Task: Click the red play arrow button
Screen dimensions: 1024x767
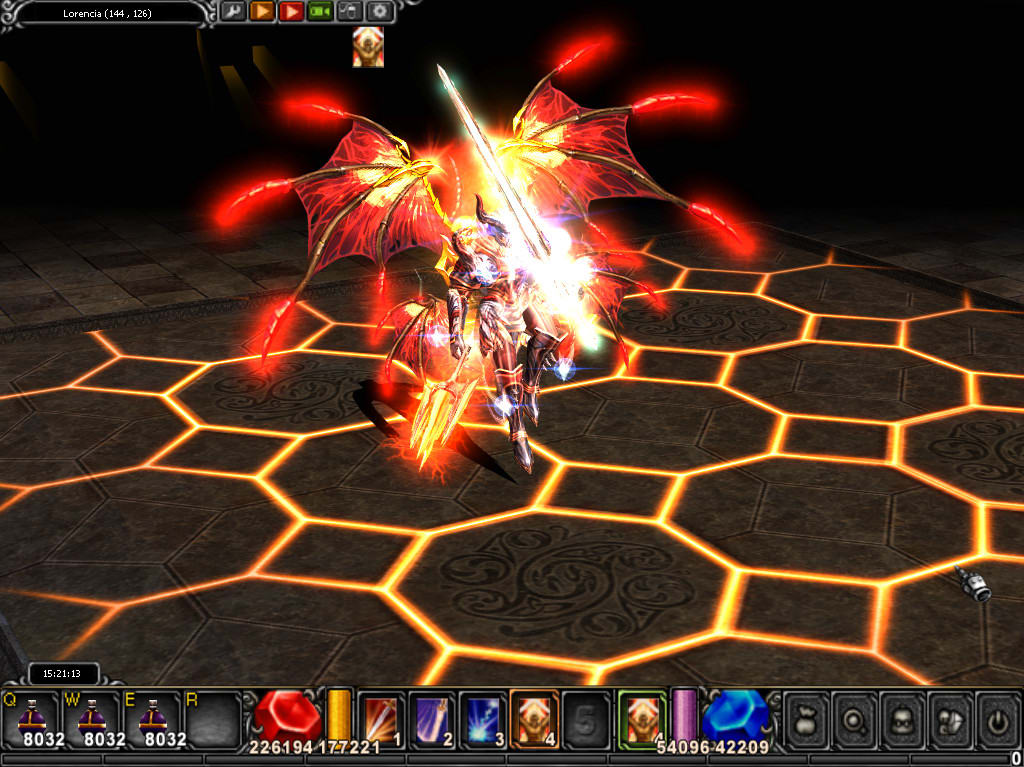Action: tap(291, 12)
